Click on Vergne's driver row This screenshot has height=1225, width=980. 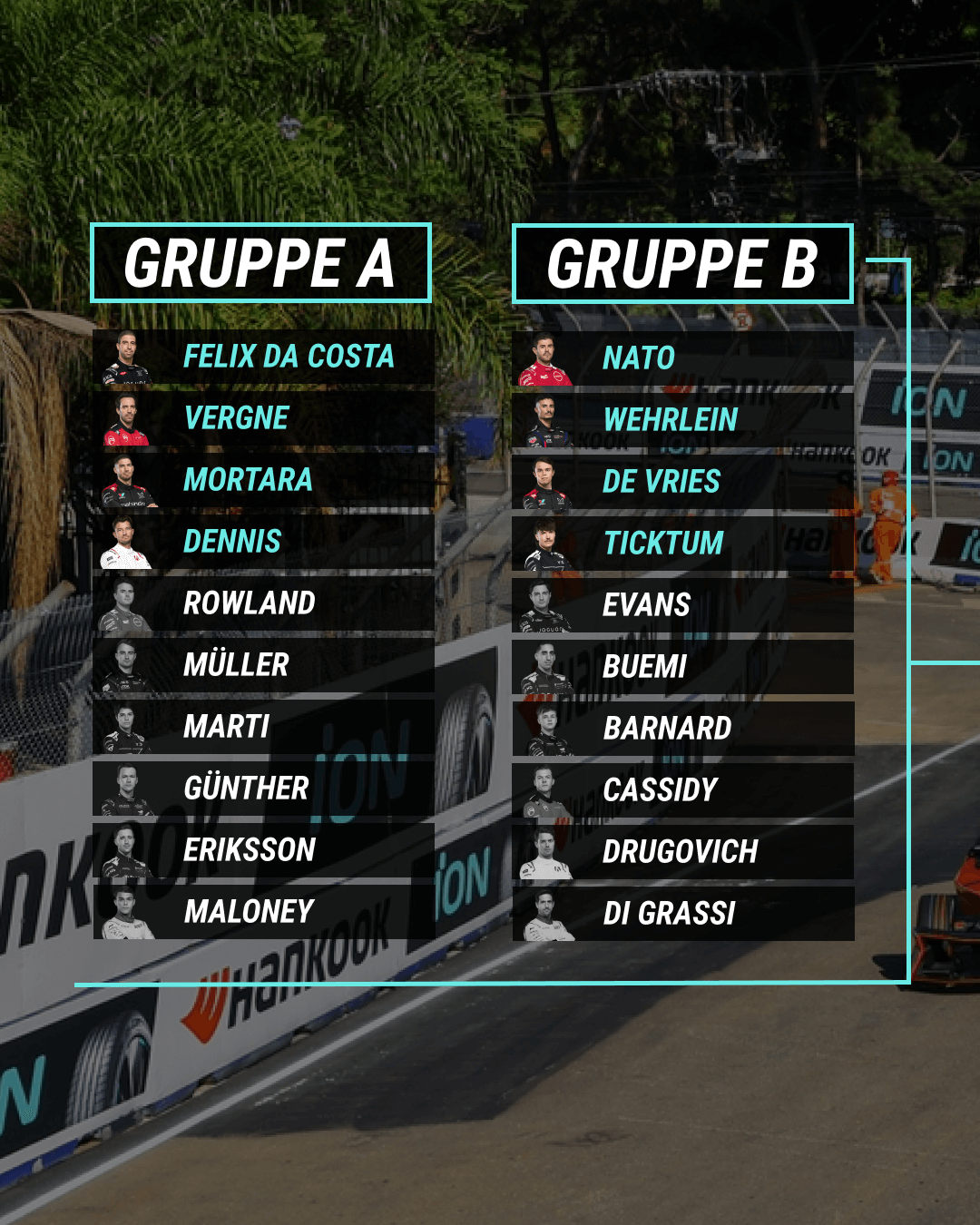[x=263, y=418]
